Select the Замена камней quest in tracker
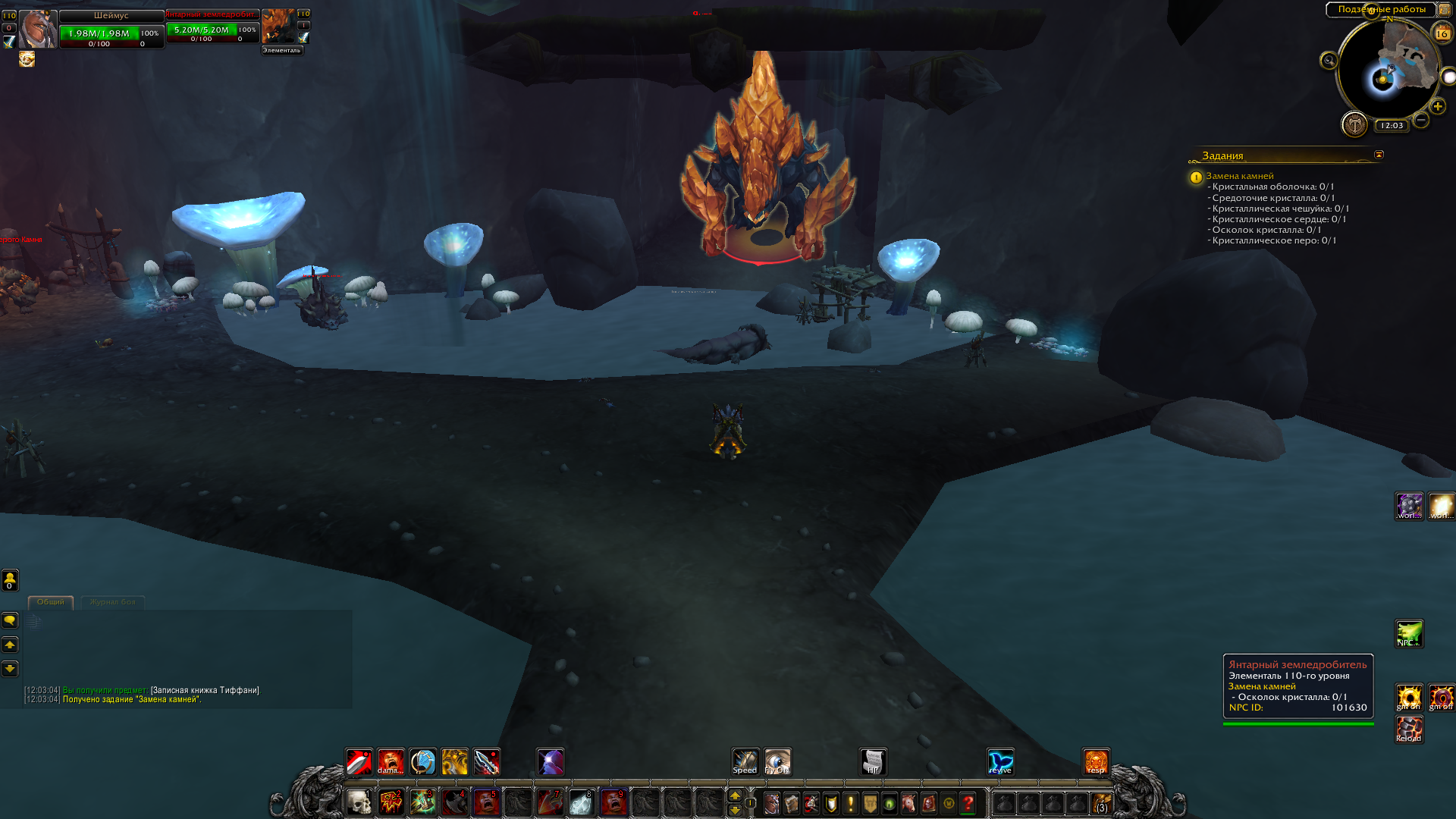The image size is (1456, 819). (1240, 176)
